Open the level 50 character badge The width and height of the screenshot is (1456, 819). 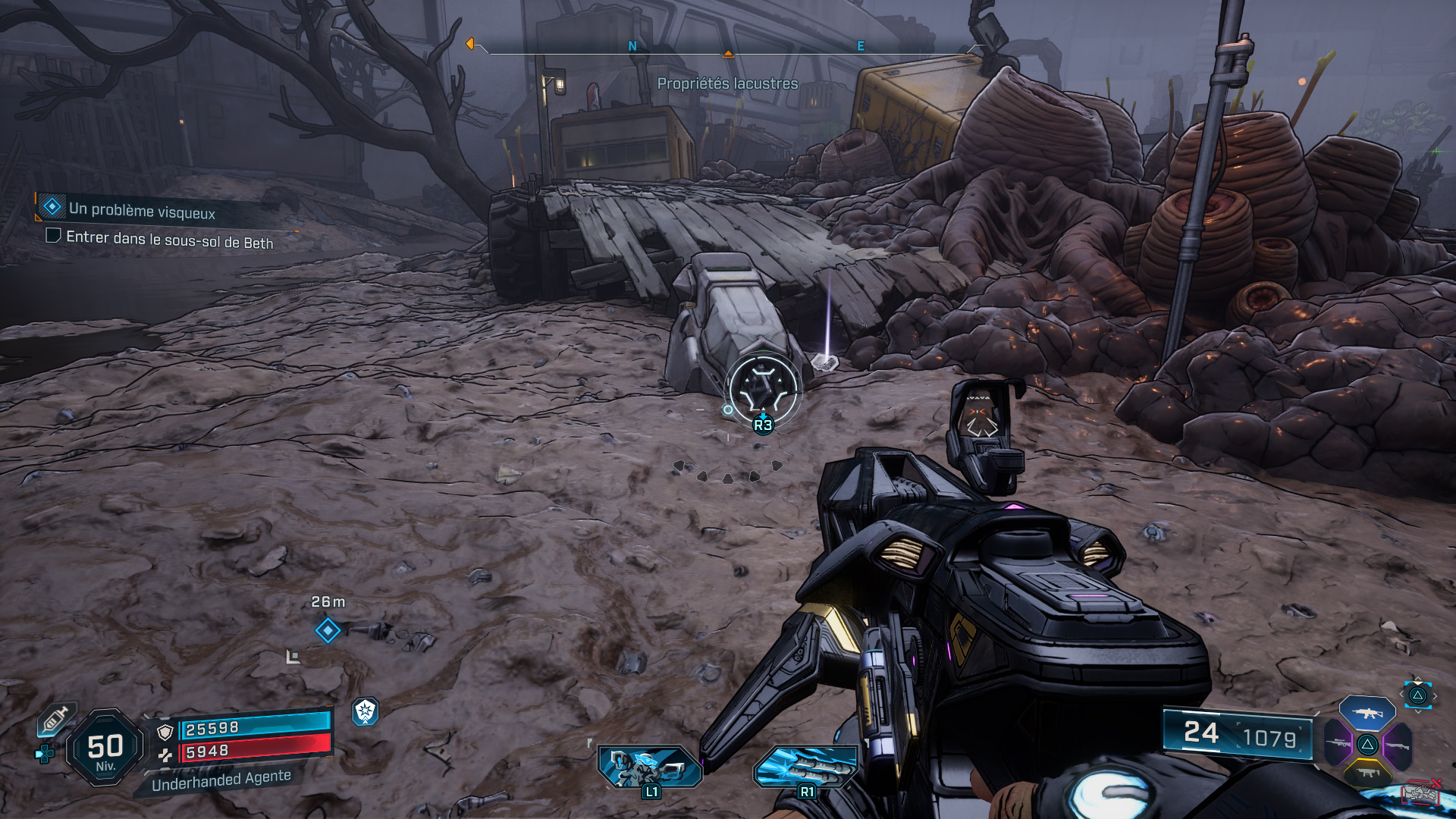[x=105, y=748]
